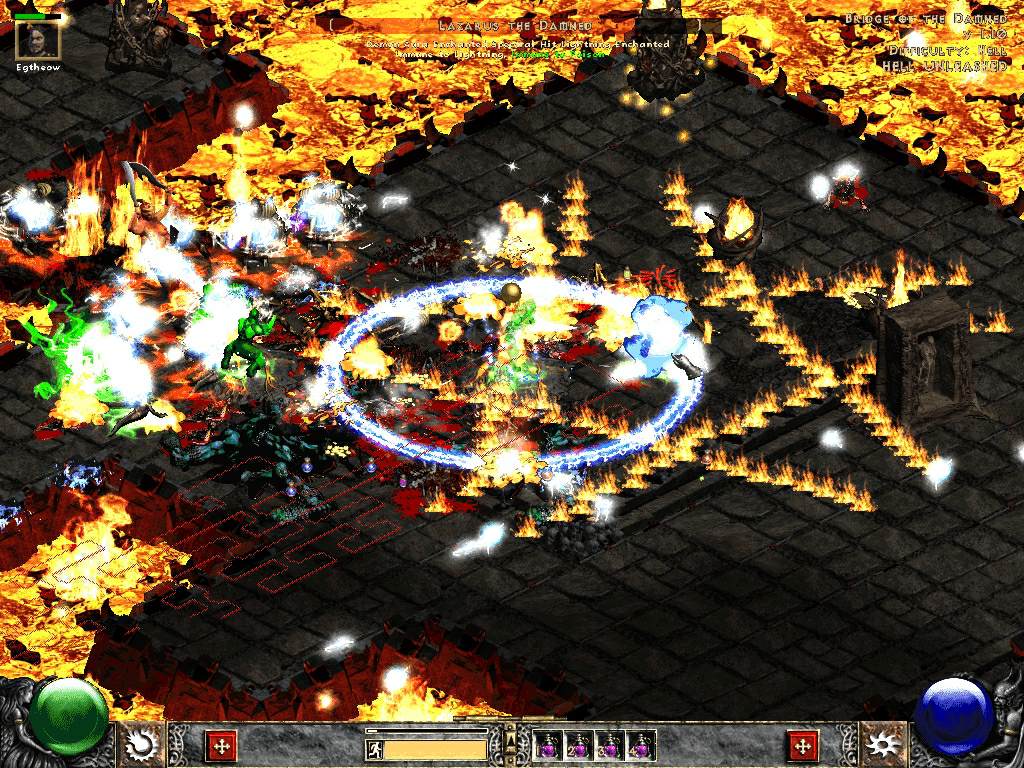Click the red new skill points button
This screenshot has height=768, width=1024.
pyautogui.click(x=803, y=745)
